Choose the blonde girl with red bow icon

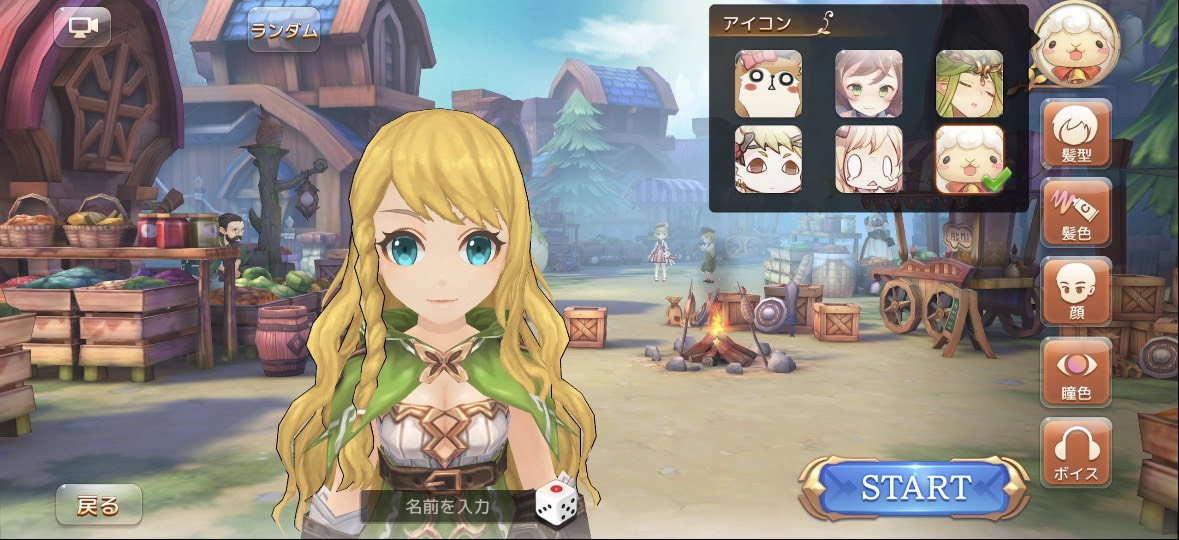pos(768,159)
